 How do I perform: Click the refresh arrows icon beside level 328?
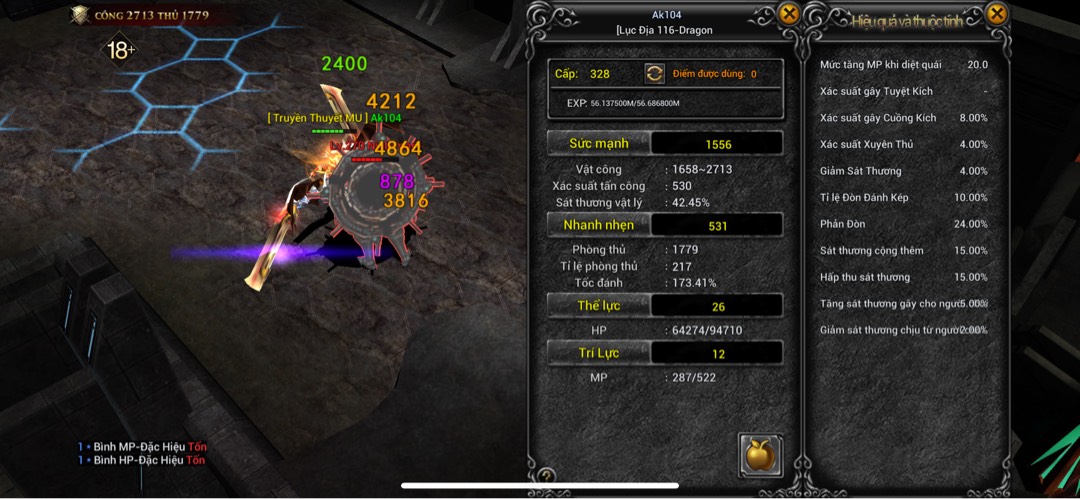(654, 74)
